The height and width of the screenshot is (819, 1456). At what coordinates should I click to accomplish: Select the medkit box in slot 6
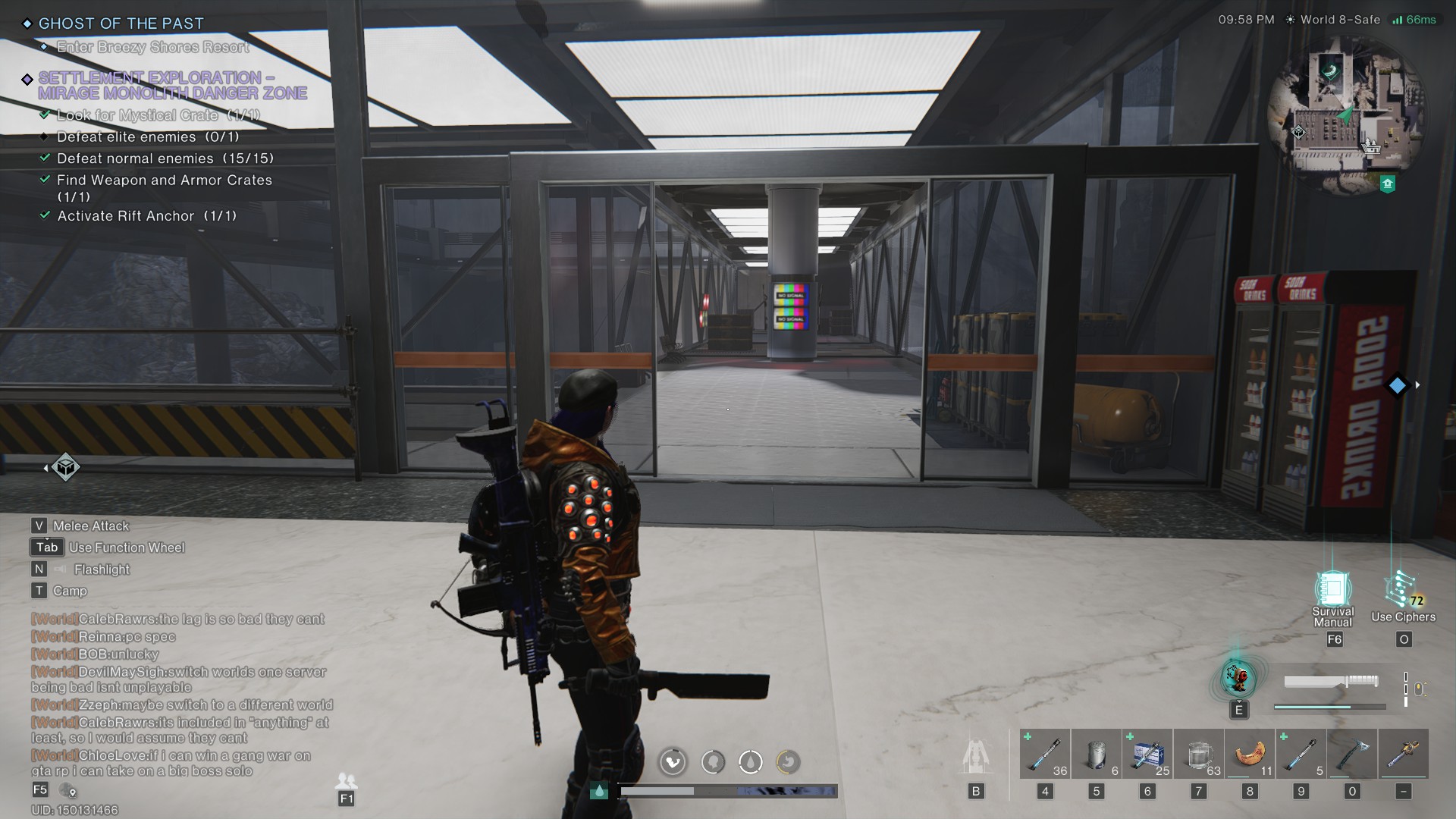1147,753
